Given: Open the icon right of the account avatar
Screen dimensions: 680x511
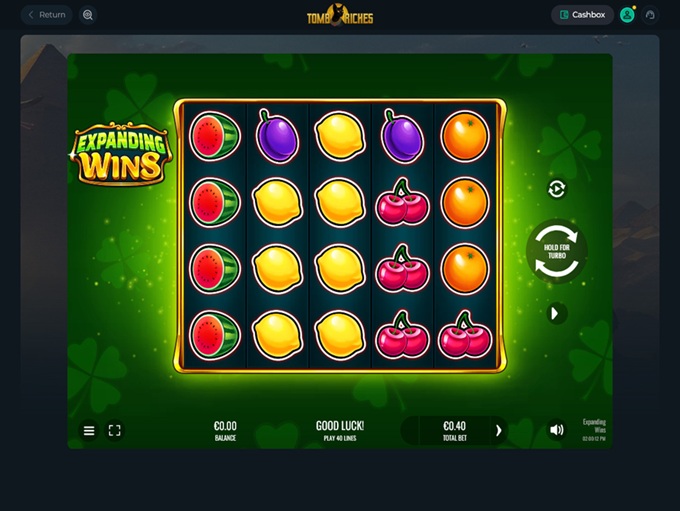Looking at the screenshot, I should [650, 15].
